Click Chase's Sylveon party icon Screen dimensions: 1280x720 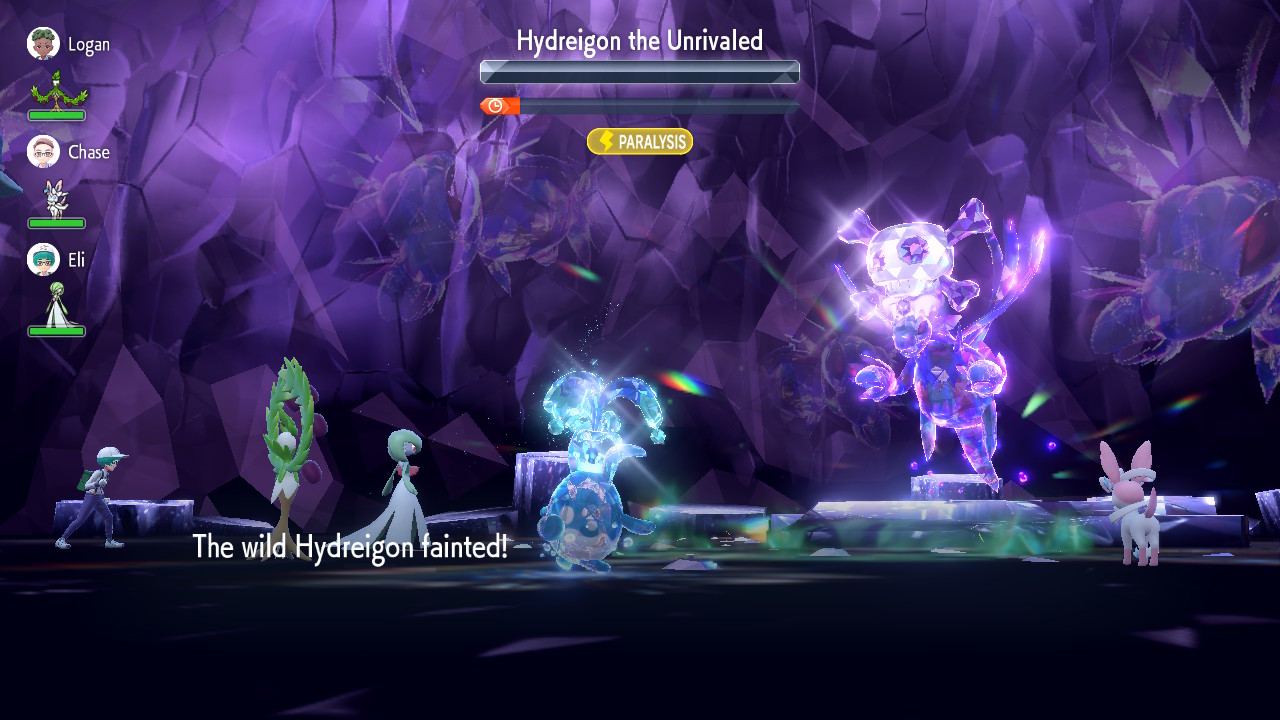tap(56, 198)
